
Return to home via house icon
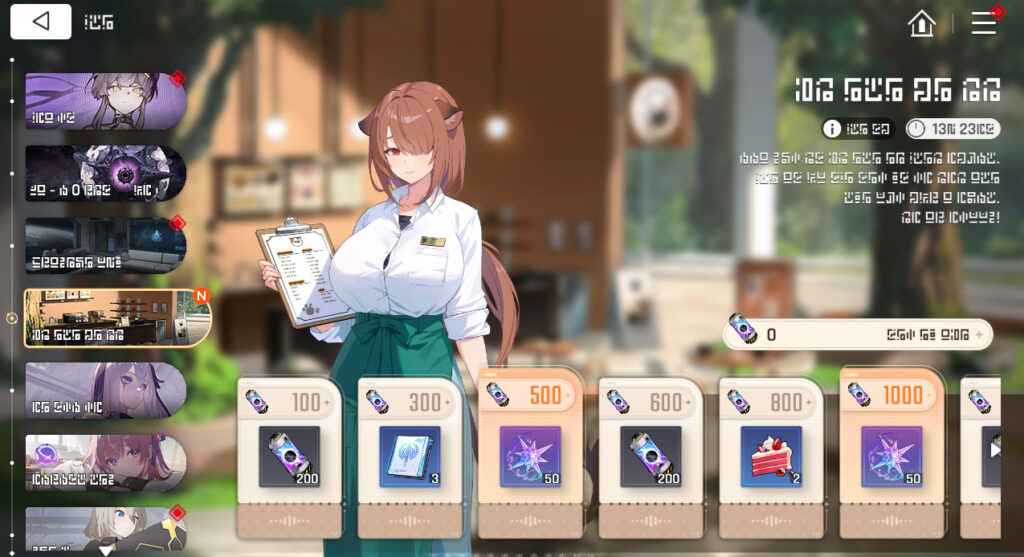[921, 23]
